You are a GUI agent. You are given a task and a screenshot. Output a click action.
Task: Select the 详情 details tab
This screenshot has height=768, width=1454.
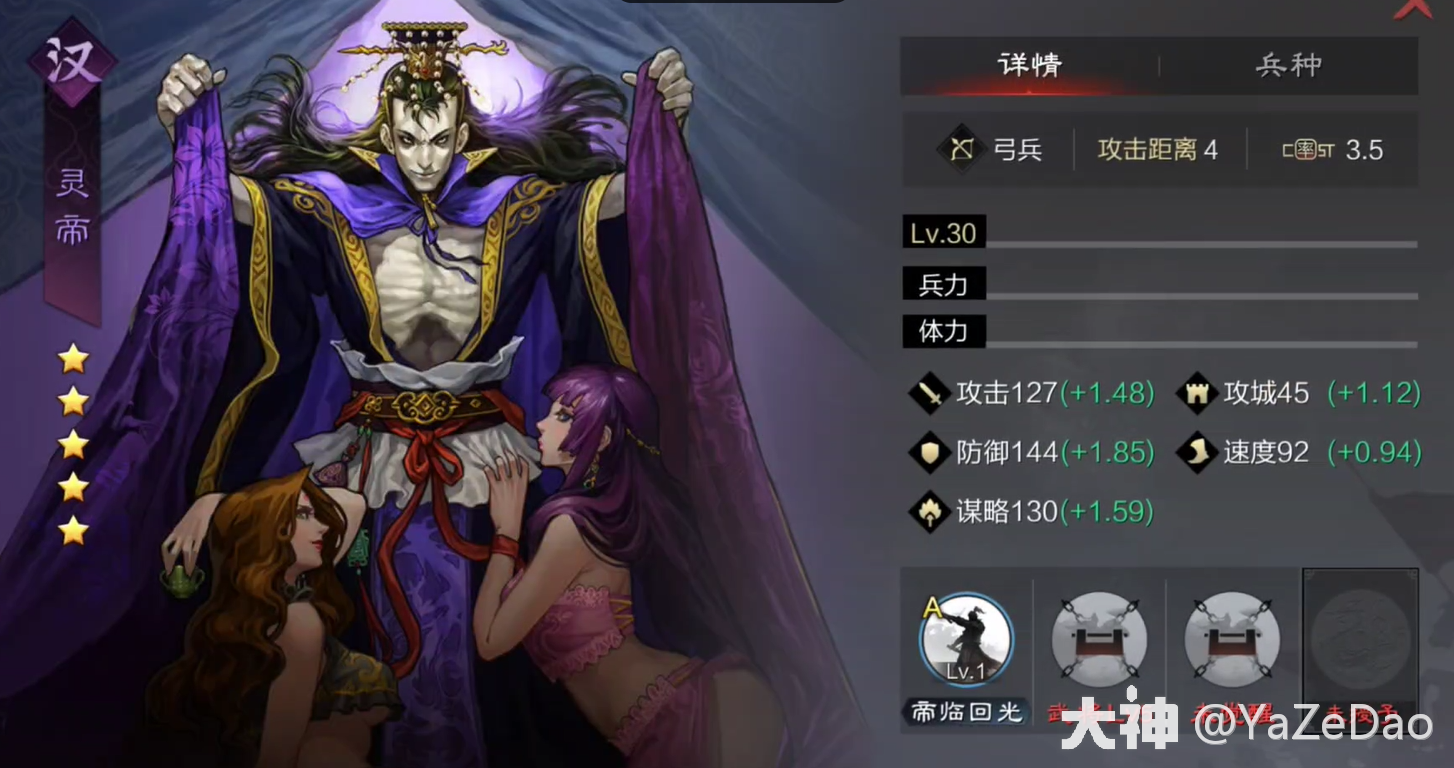(x=1029, y=66)
